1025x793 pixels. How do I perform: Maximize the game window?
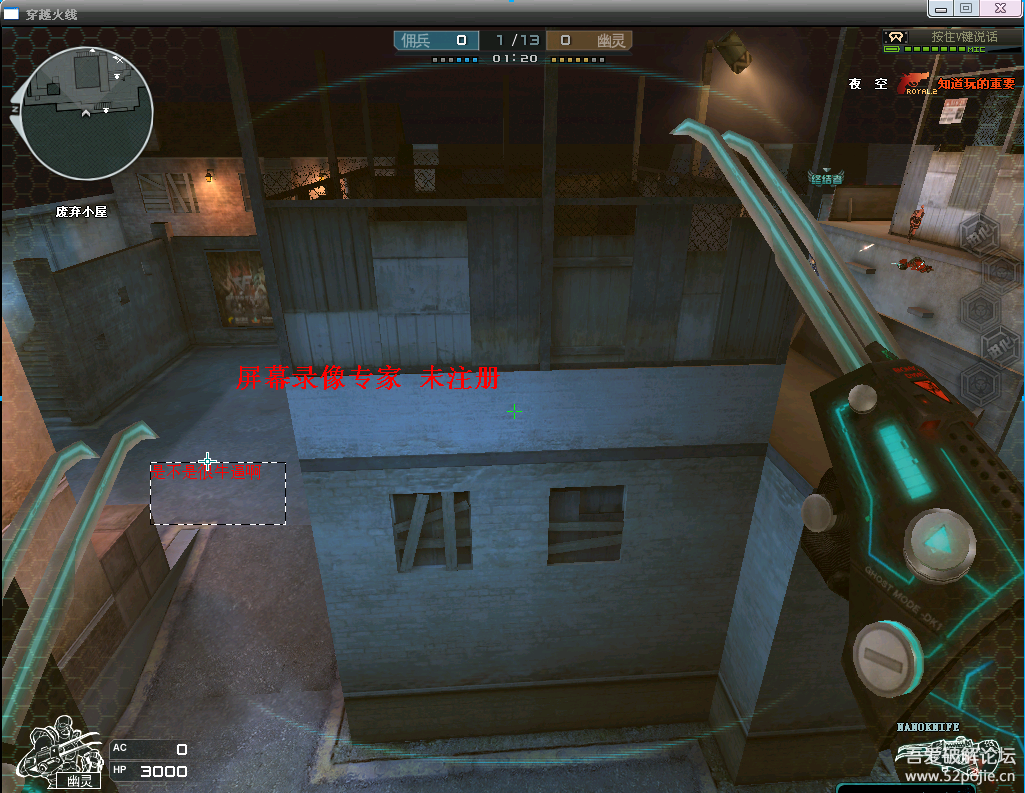coord(966,8)
